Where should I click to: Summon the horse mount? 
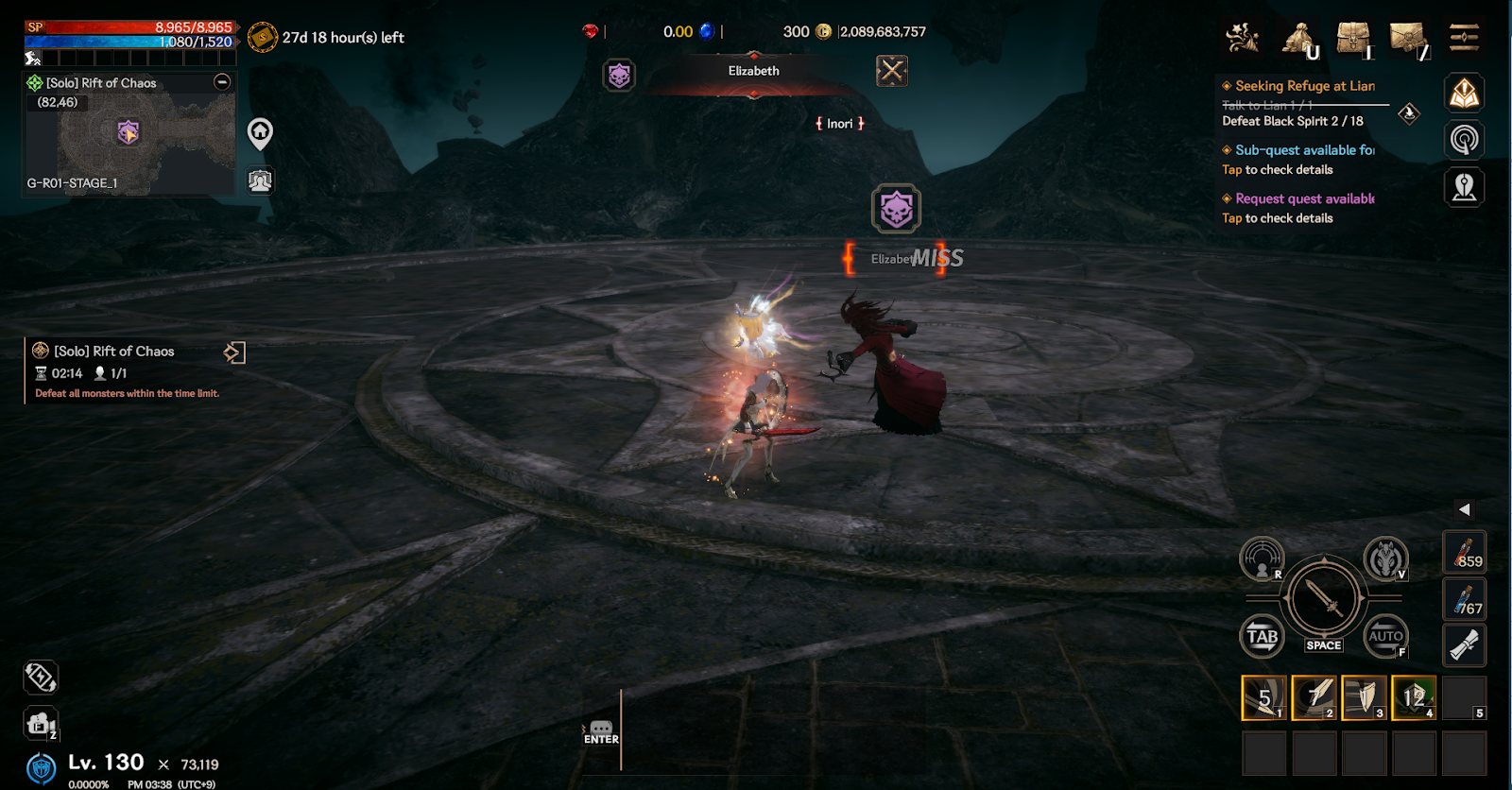coord(1385,559)
